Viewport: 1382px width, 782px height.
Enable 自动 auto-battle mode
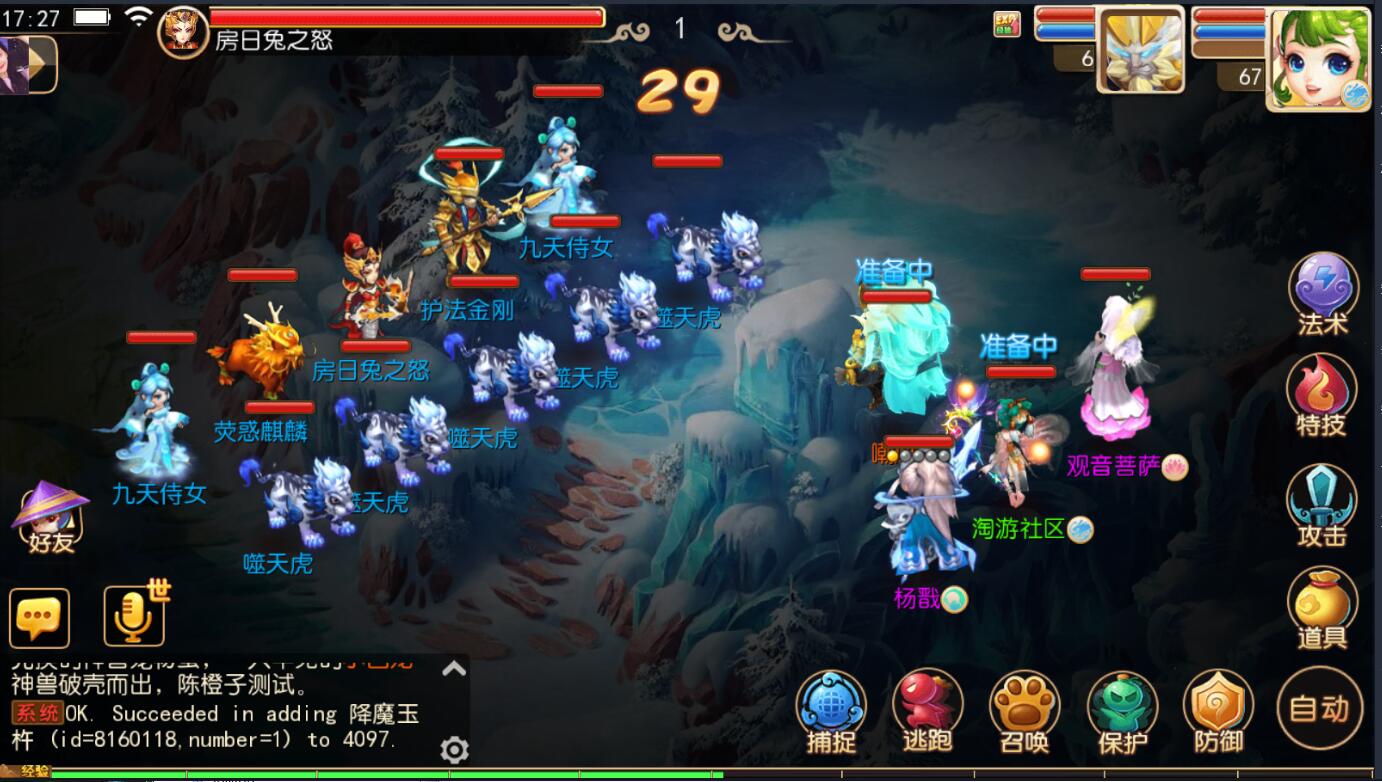pos(1318,712)
